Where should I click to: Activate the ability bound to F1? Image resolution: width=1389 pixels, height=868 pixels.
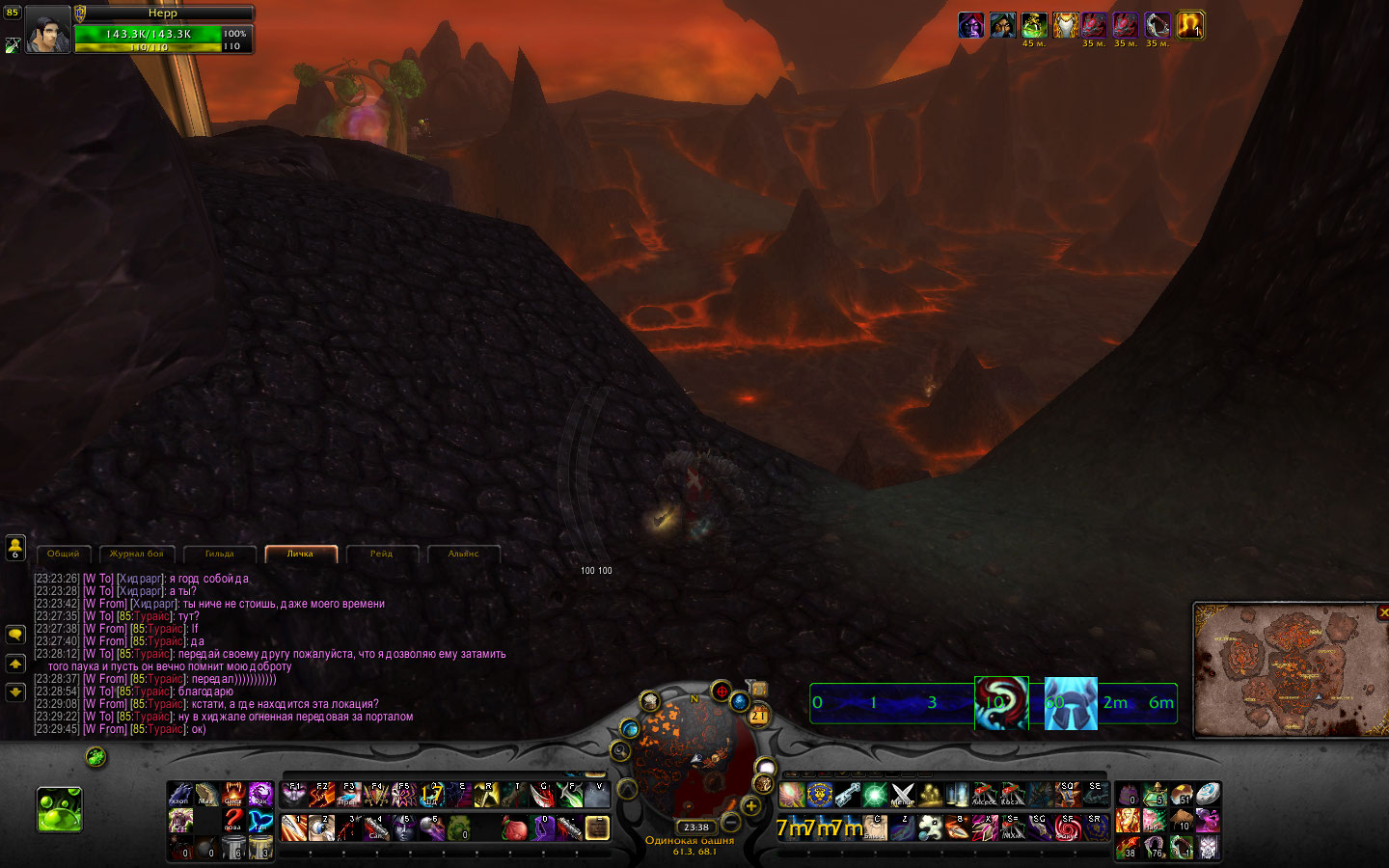pos(295,795)
